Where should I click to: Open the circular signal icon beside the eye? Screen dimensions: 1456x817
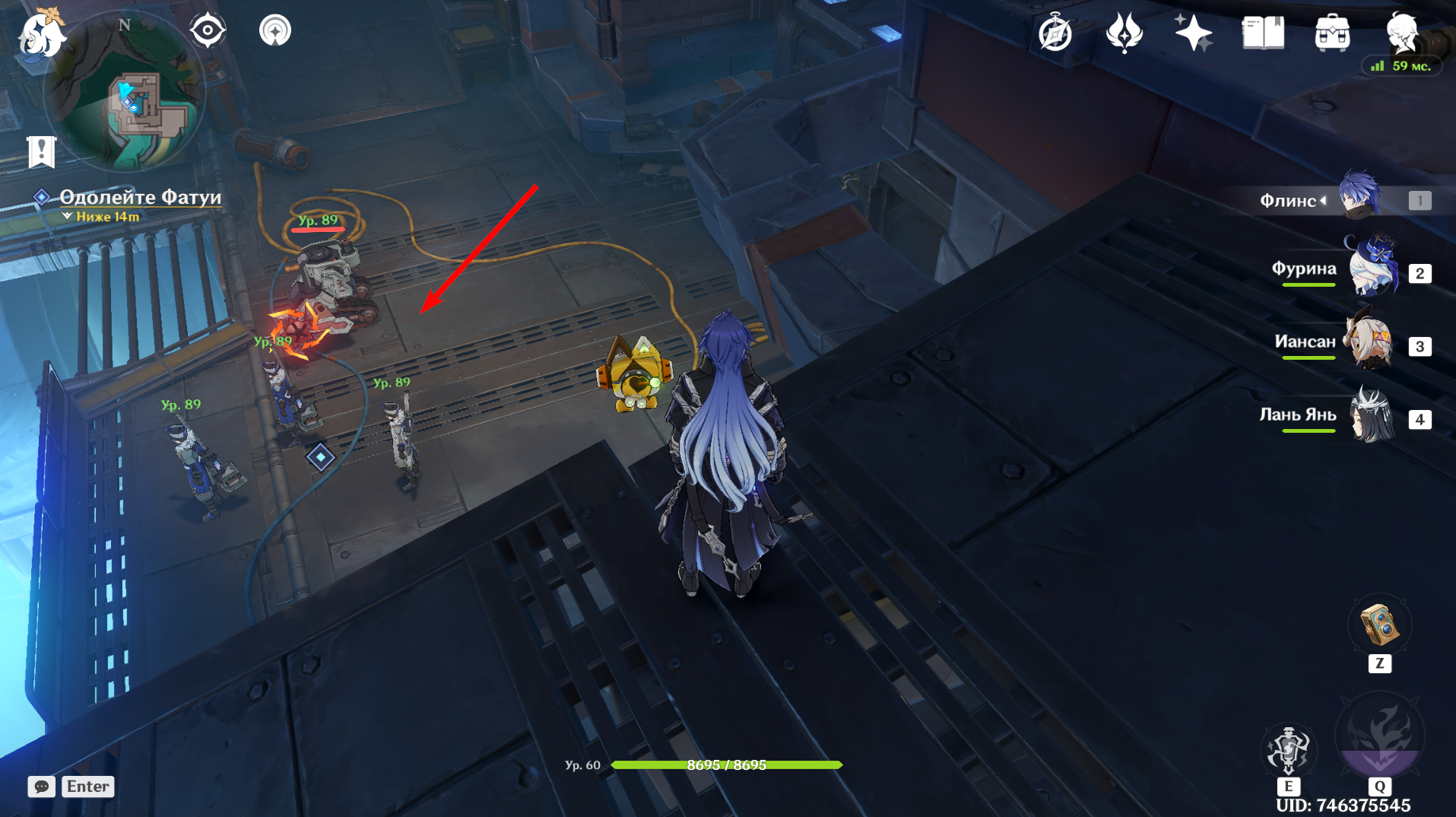(x=275, y=31)
